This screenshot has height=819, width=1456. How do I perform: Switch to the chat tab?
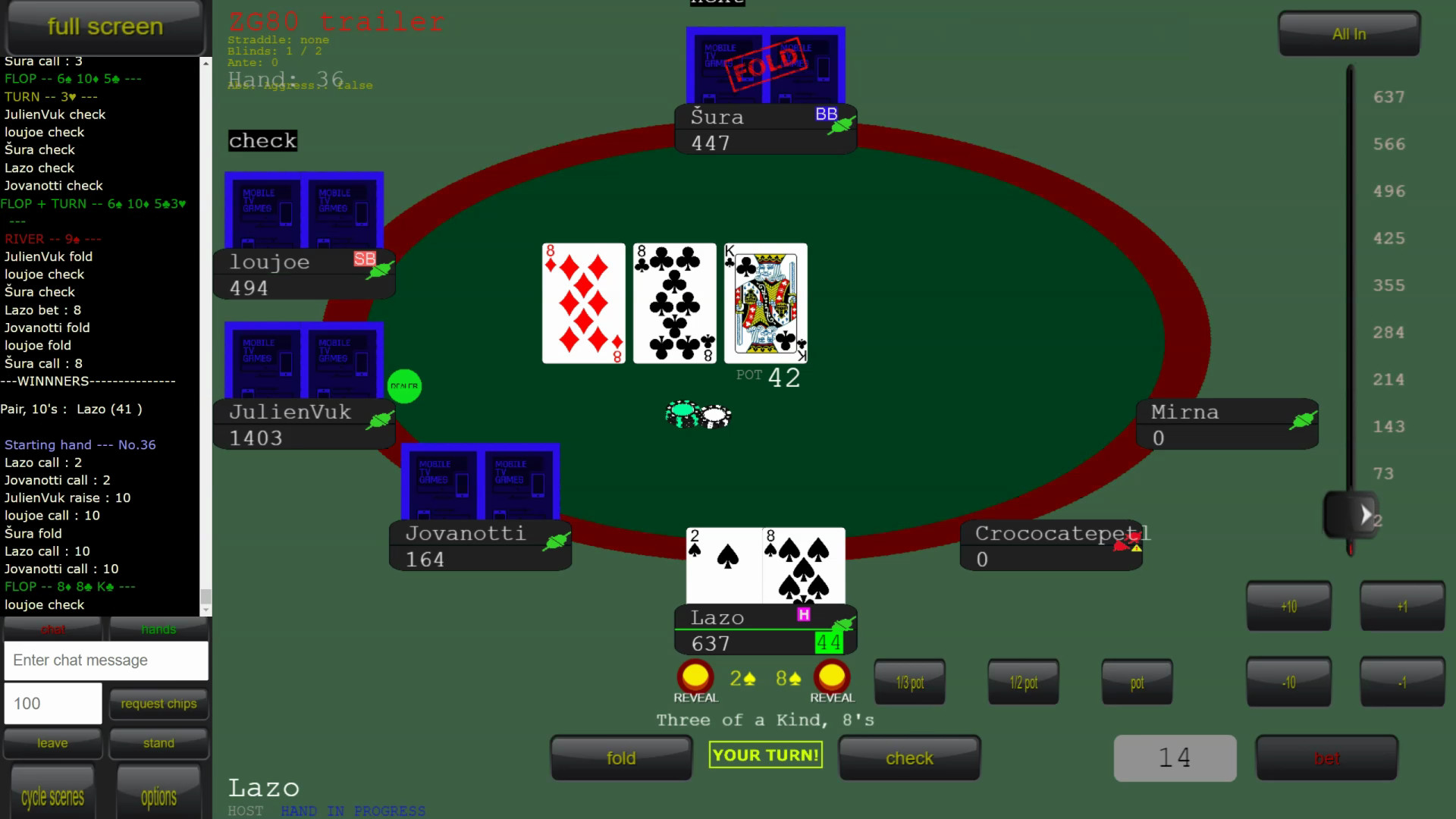[x=52, y=629]
